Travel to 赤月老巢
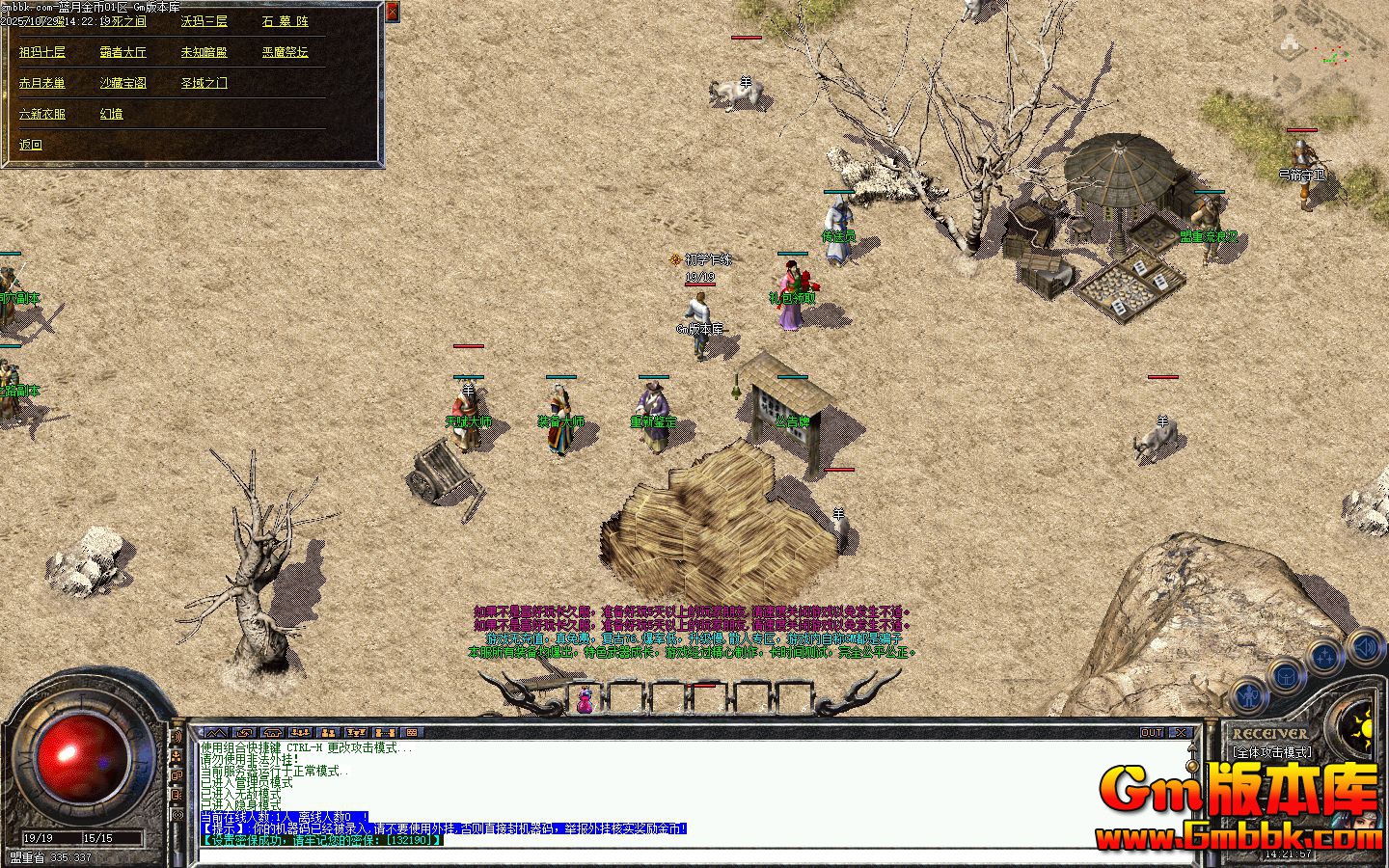The width and height of the screenshot is (1389, 868). click(x=42, y=83)
